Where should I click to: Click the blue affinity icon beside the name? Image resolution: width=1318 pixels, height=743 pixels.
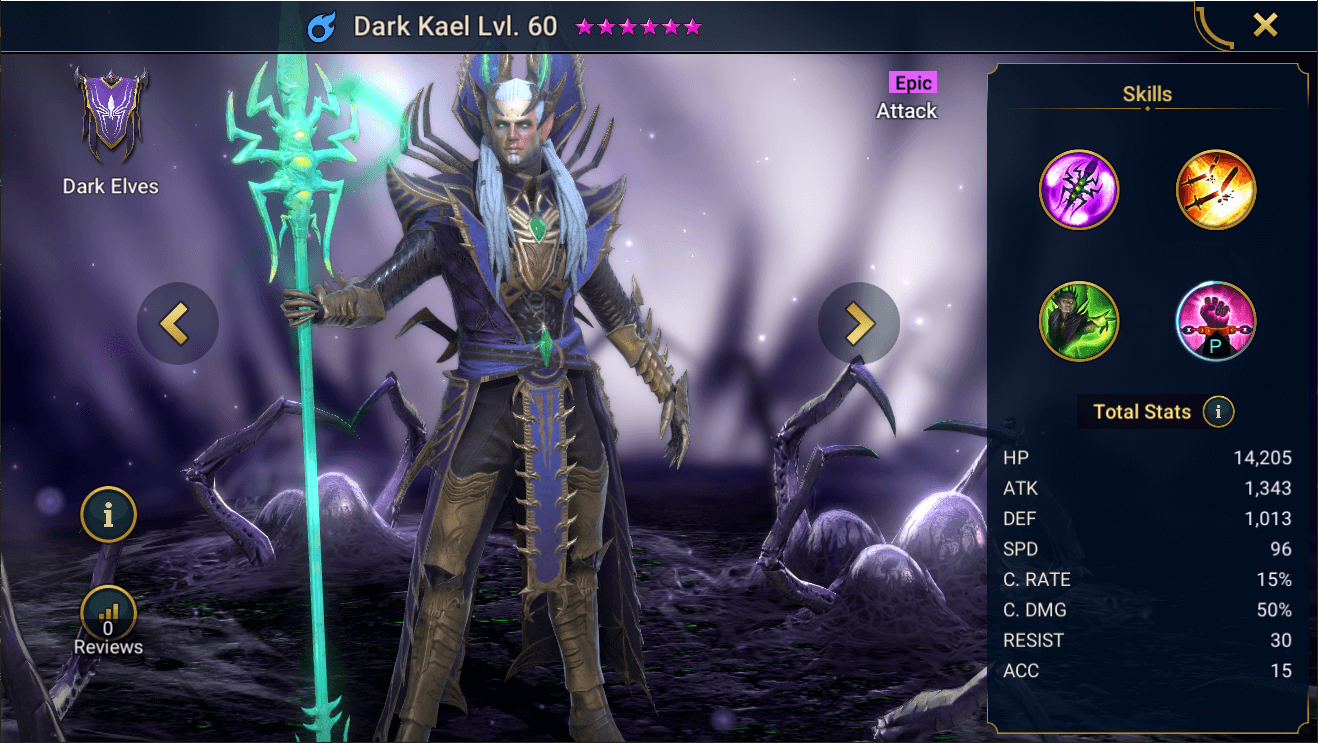[x=323, y=27]
